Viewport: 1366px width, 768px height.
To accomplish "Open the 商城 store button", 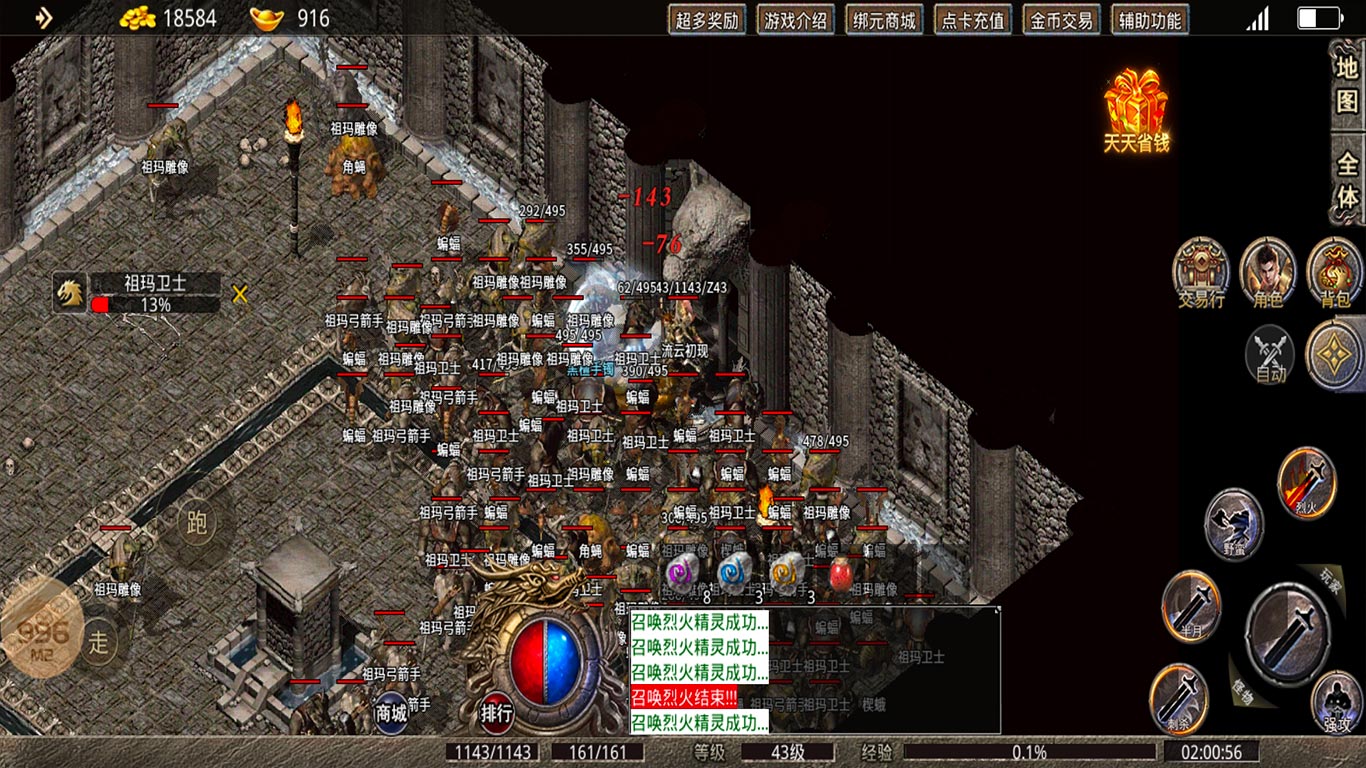I will pos(391,712).
